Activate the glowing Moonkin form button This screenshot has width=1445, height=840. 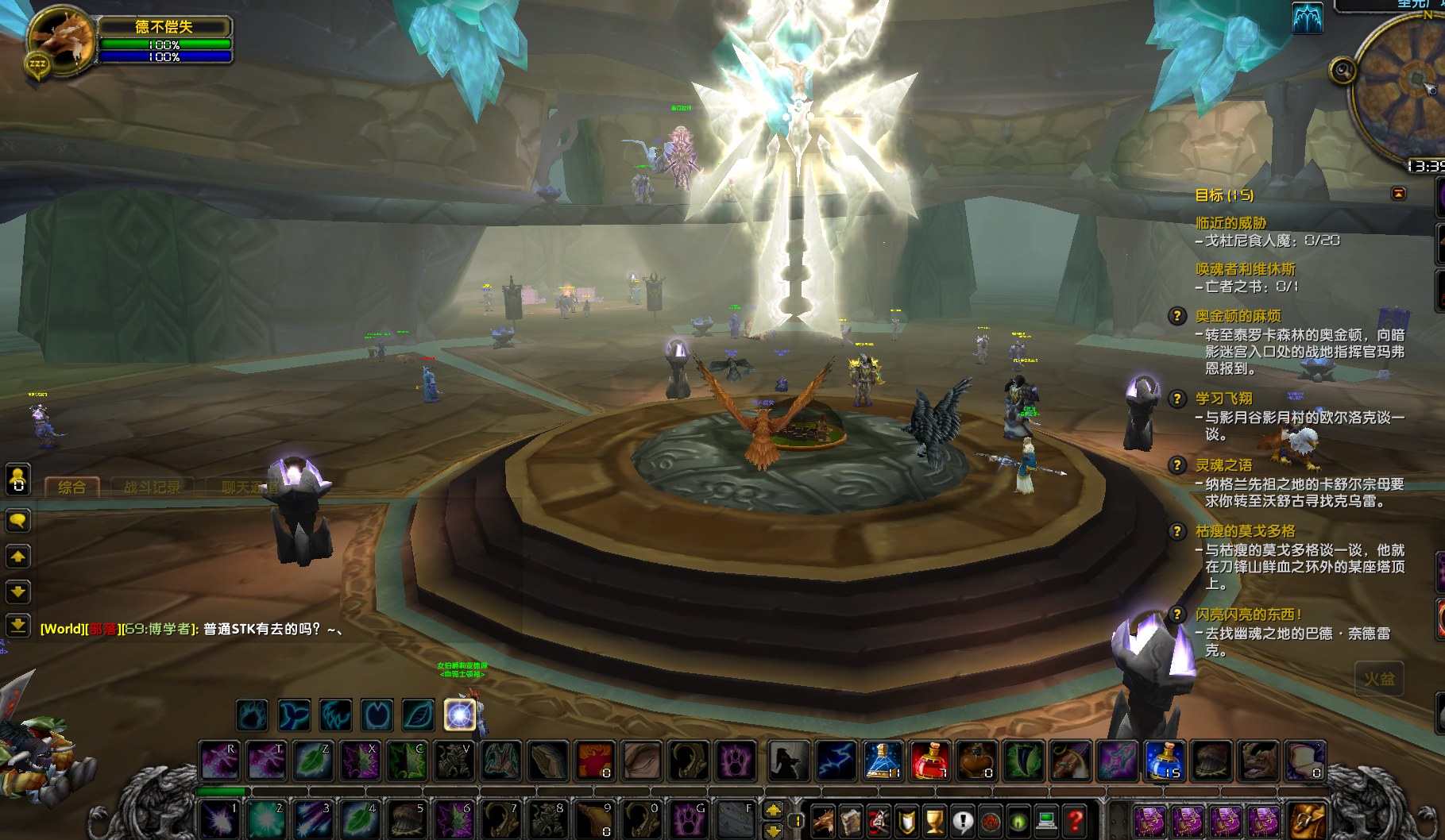[x=459, y=715]
